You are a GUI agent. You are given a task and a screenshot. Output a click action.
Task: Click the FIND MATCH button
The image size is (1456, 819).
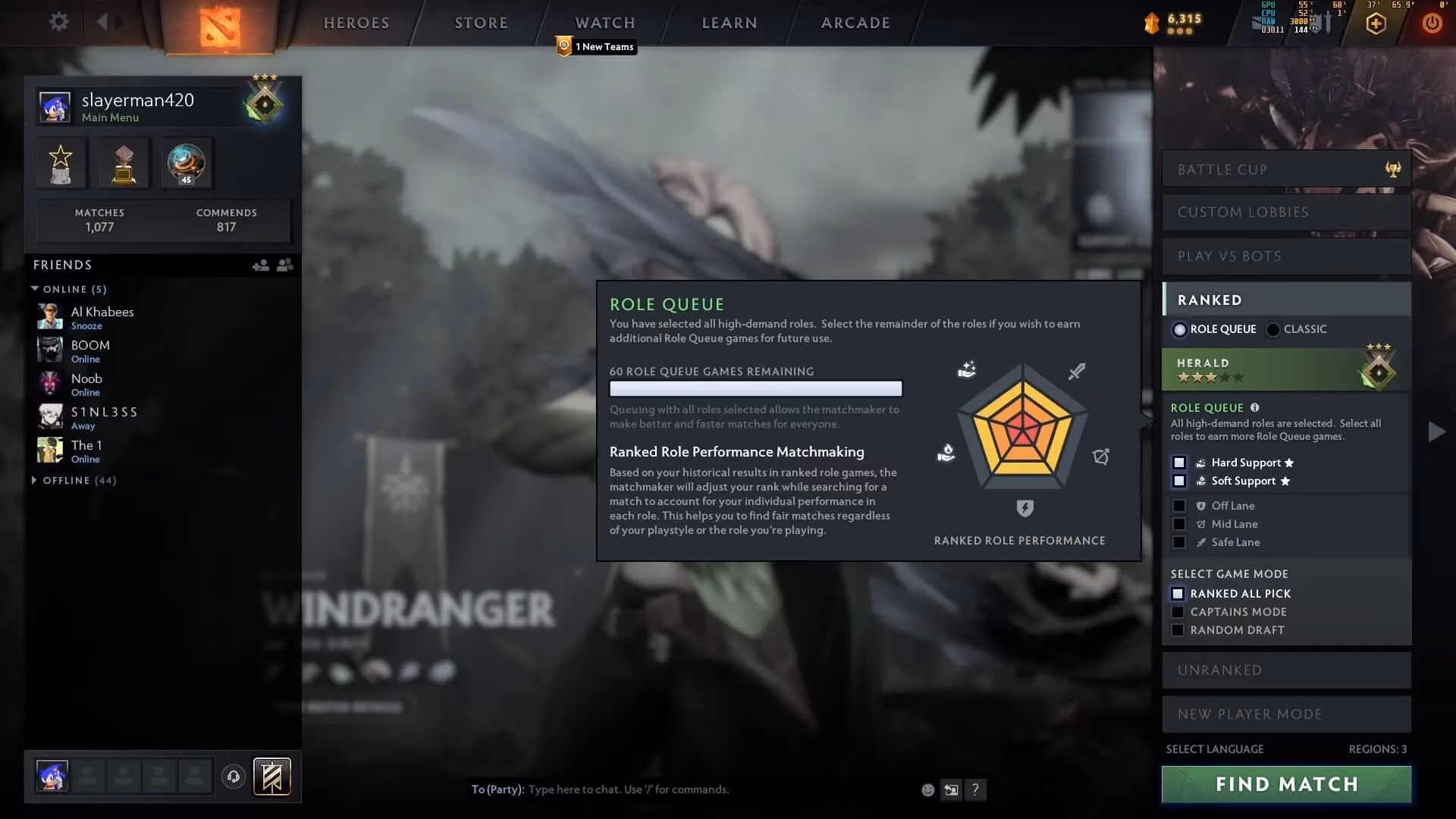1285,784
